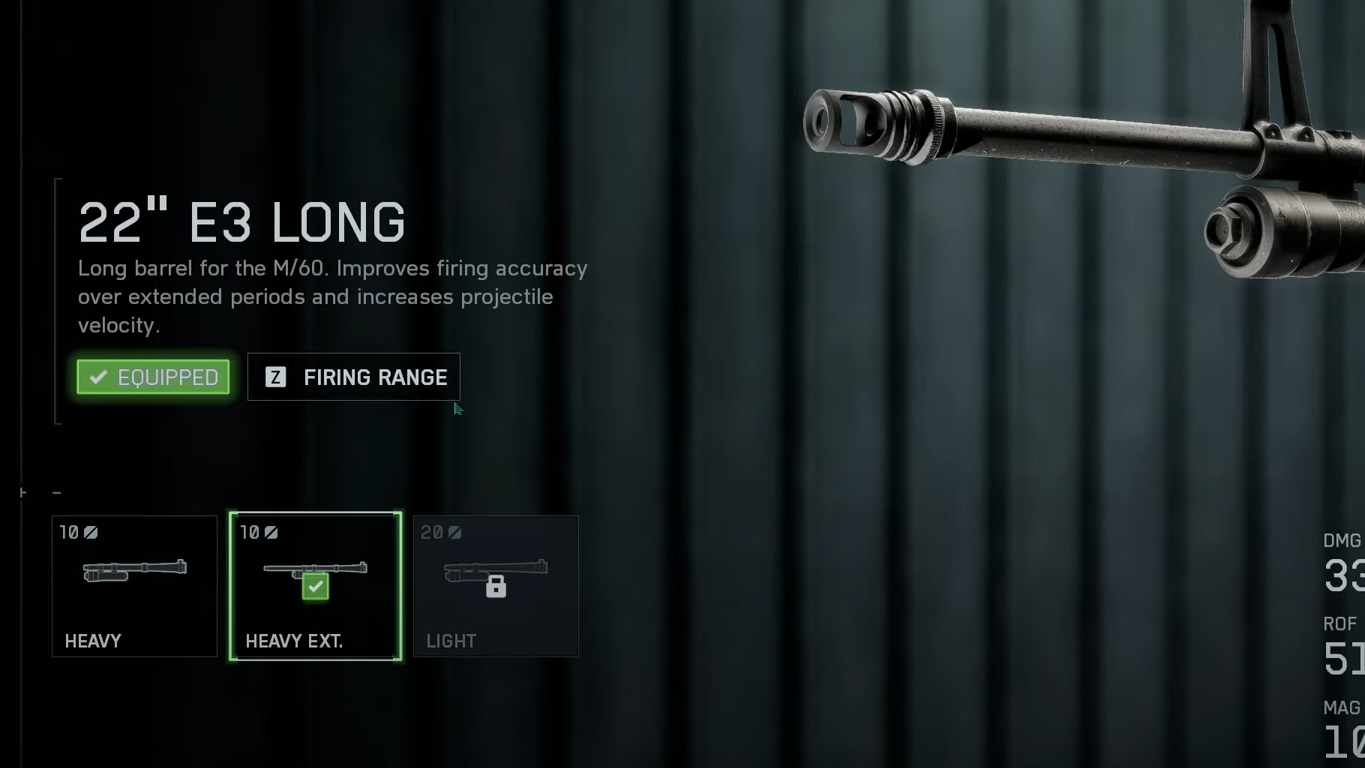Choose the Heavy Ext. barrel tile
This screenshot has height=768, width=1365.
[315, 586]
